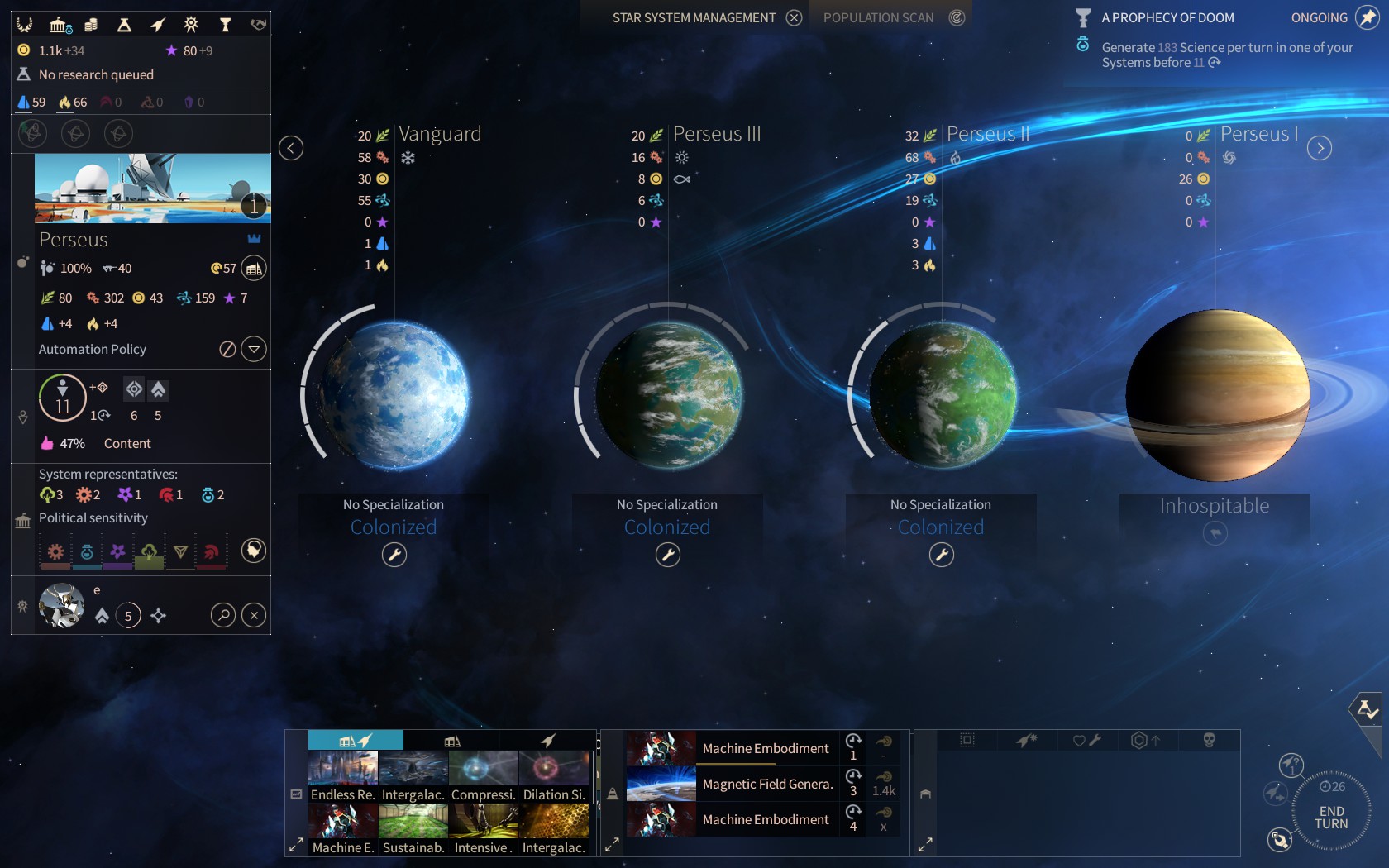Image resolution: width=1389 pixels, height=868 pixels.
Task: Show the next planet with the right arrow
Action: (1320, 148)
